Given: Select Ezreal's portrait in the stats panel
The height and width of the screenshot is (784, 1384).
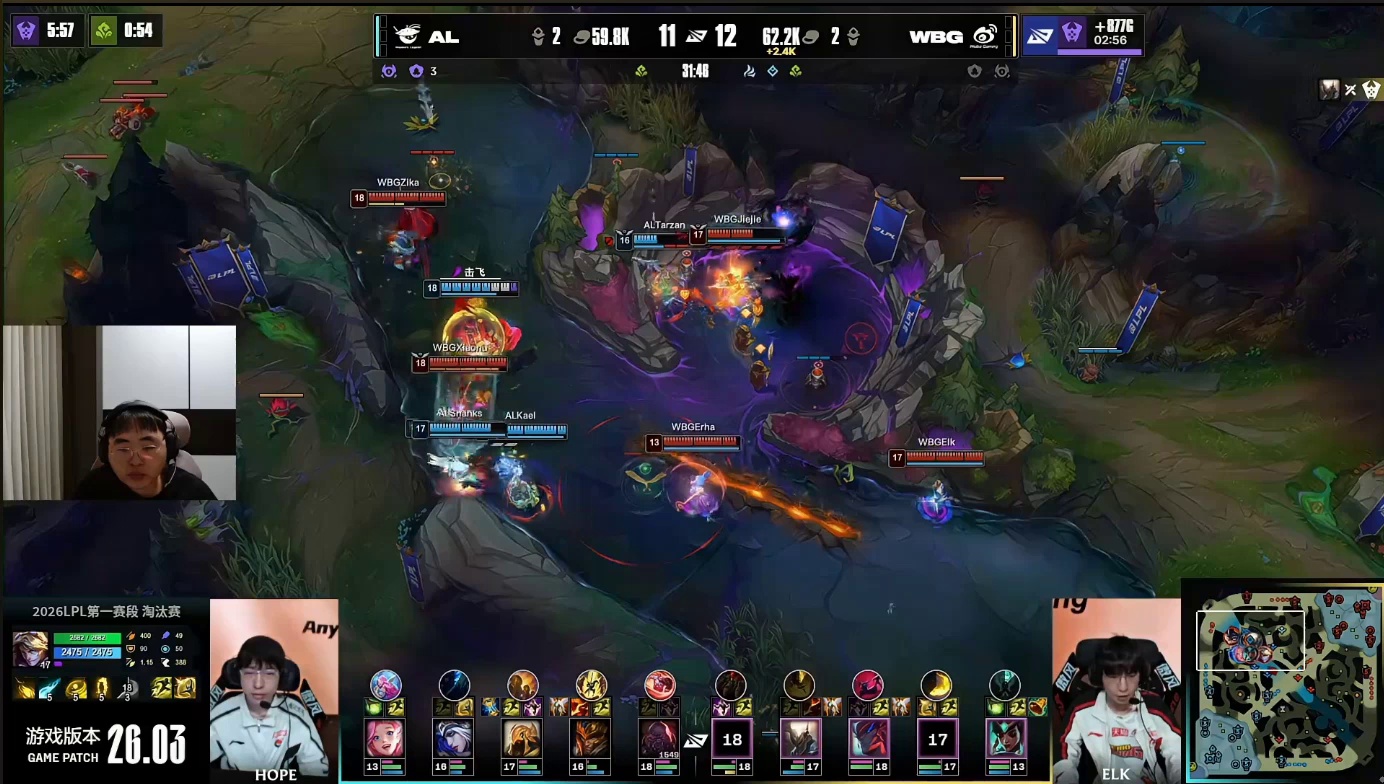Looking at the screenshot, I should (30, 648).
